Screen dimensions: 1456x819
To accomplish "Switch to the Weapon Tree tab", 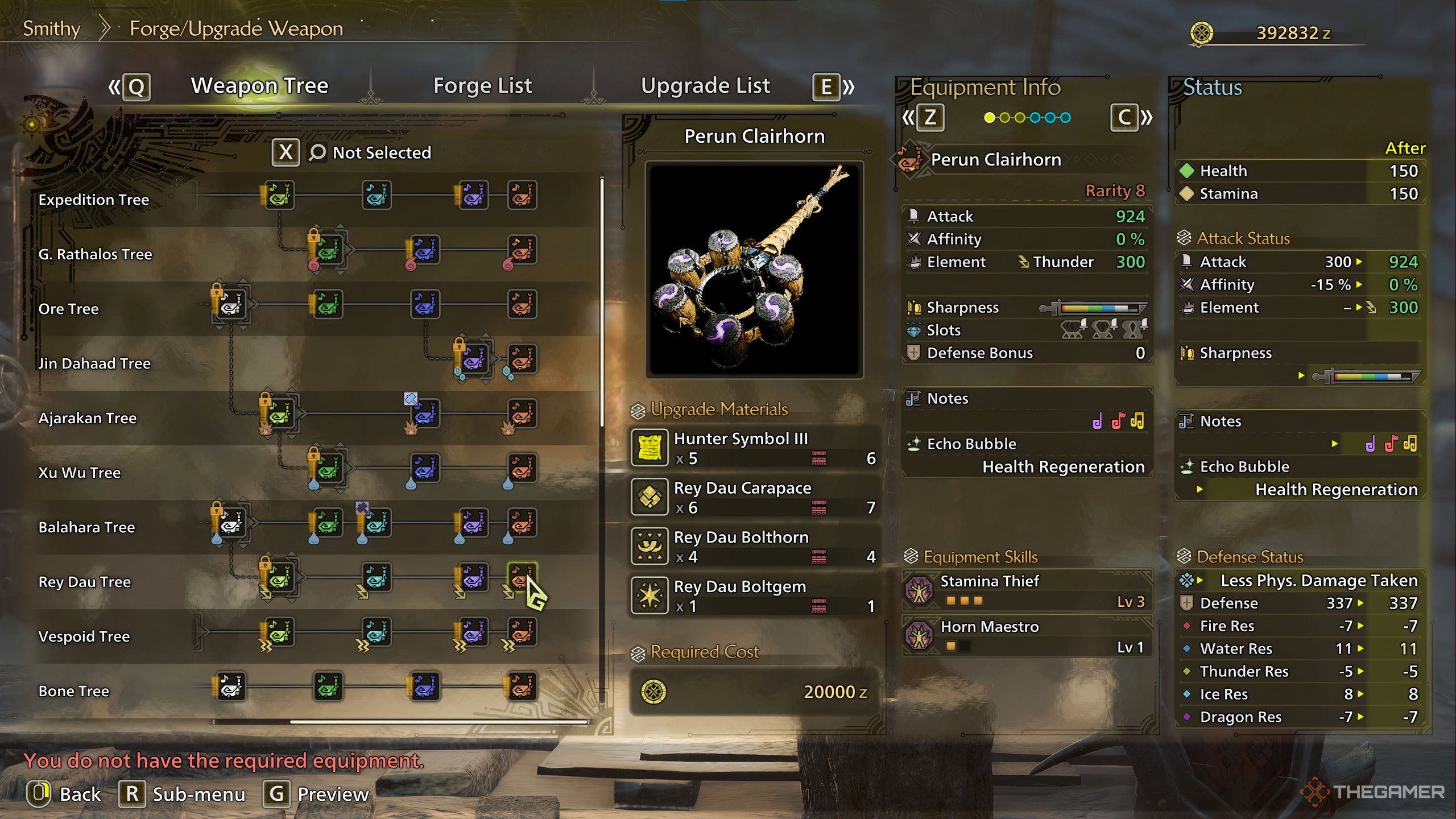I will 259,86.
